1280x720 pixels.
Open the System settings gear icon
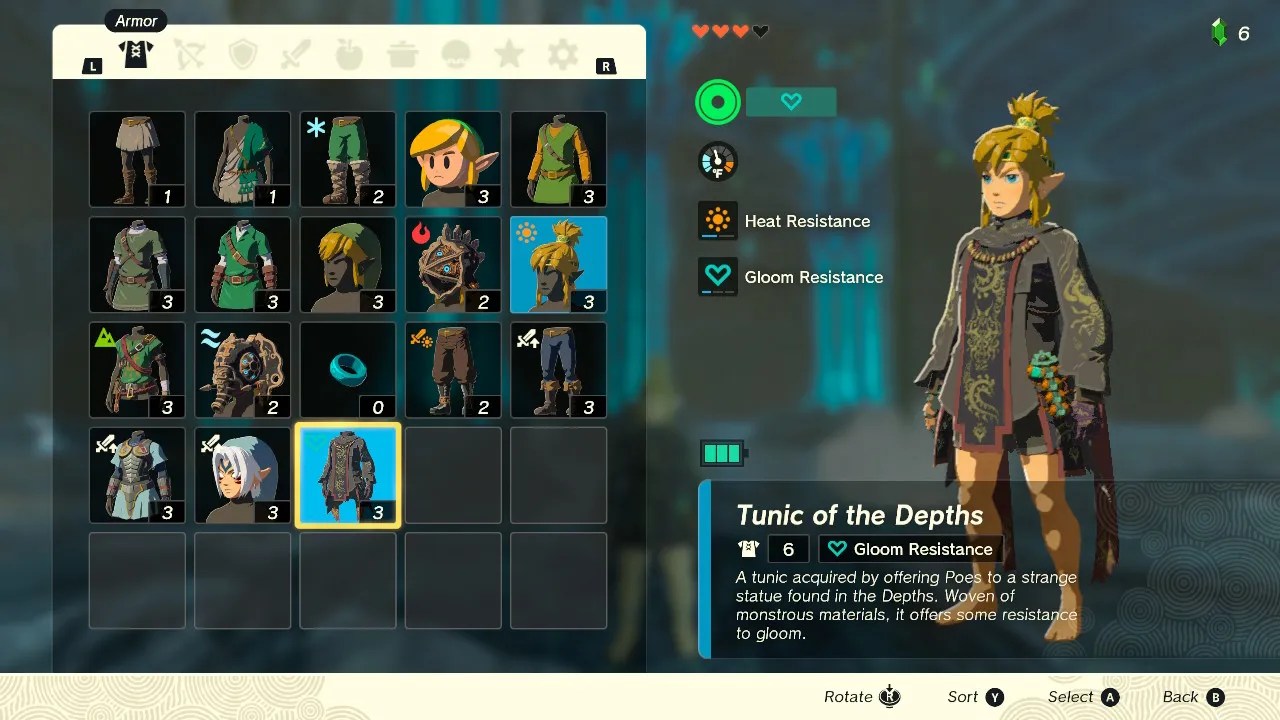pos(561,55)
